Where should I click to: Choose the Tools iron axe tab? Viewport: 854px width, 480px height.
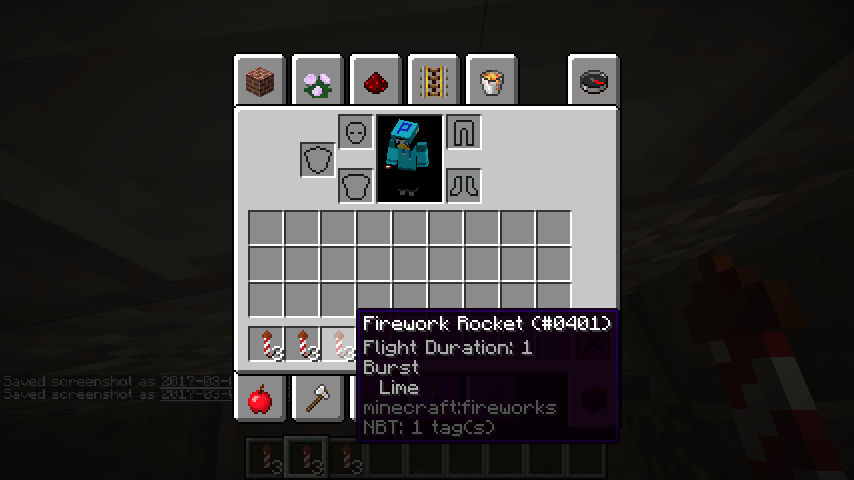(x=318, y=400)
